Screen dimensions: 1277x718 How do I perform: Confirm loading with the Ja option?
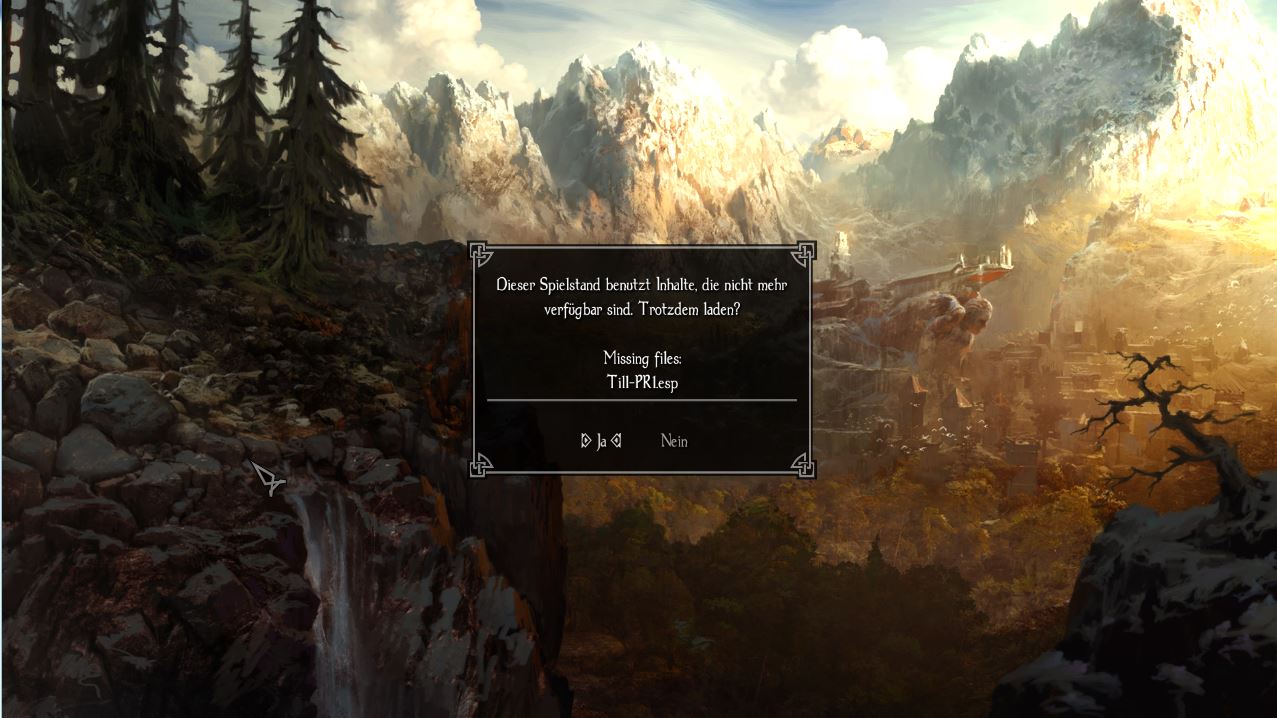[601, 441]
